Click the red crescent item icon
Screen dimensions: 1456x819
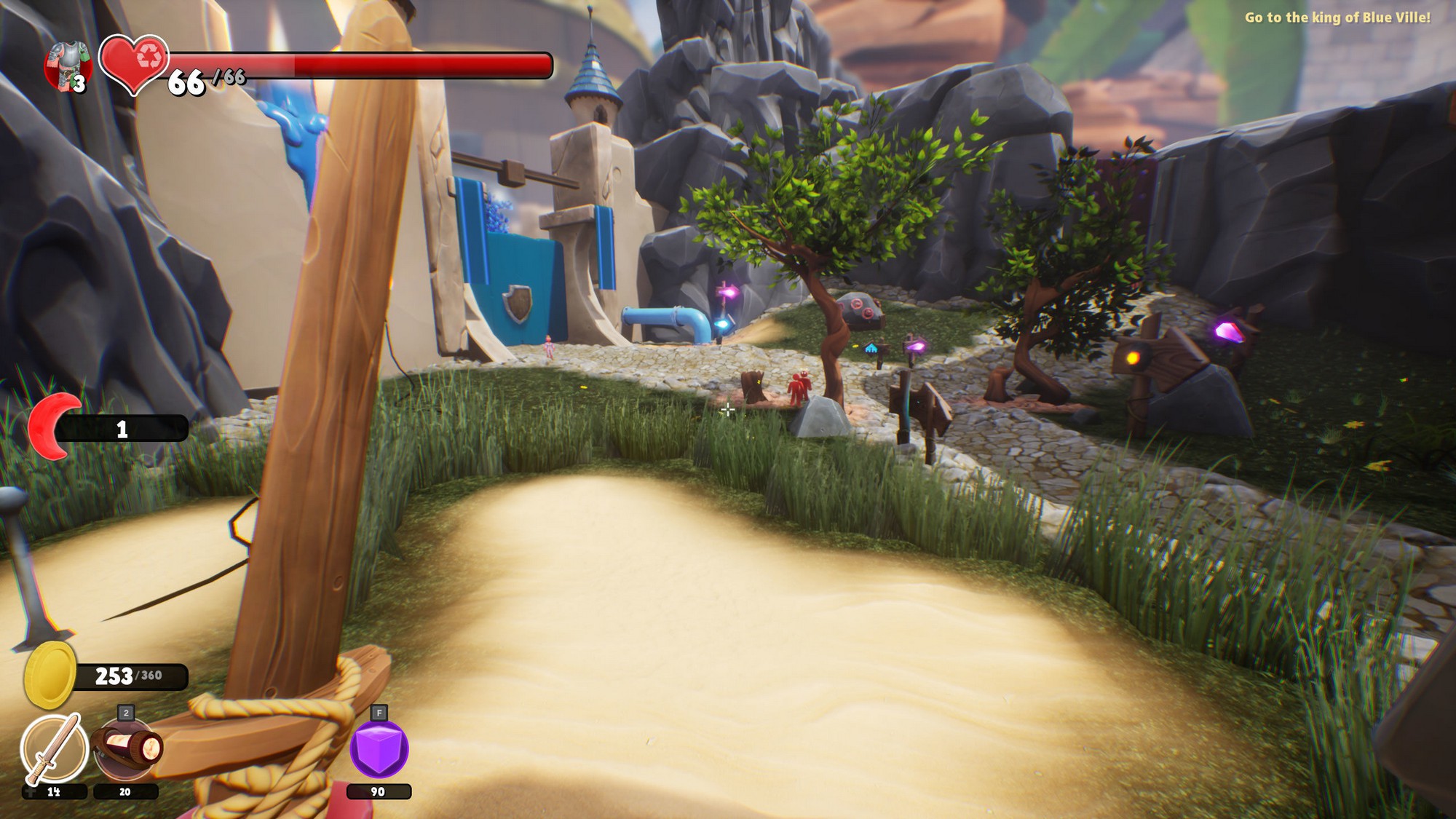tap(52, 427)
